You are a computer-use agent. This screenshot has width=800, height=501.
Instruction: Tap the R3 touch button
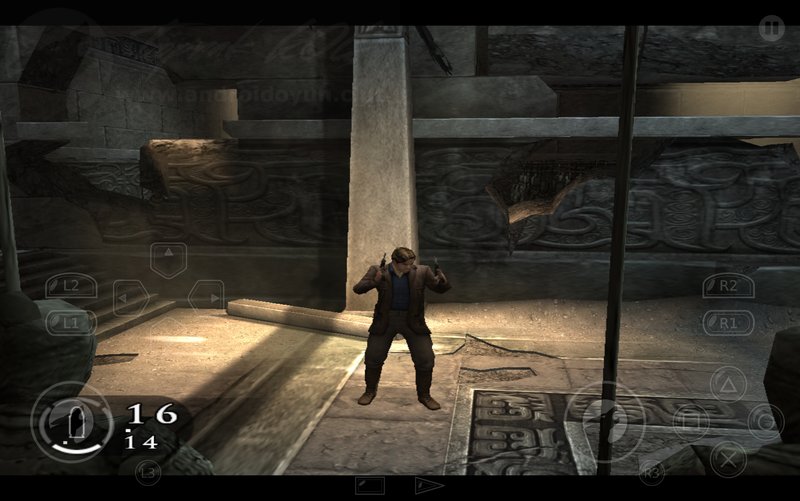[651, 470]
